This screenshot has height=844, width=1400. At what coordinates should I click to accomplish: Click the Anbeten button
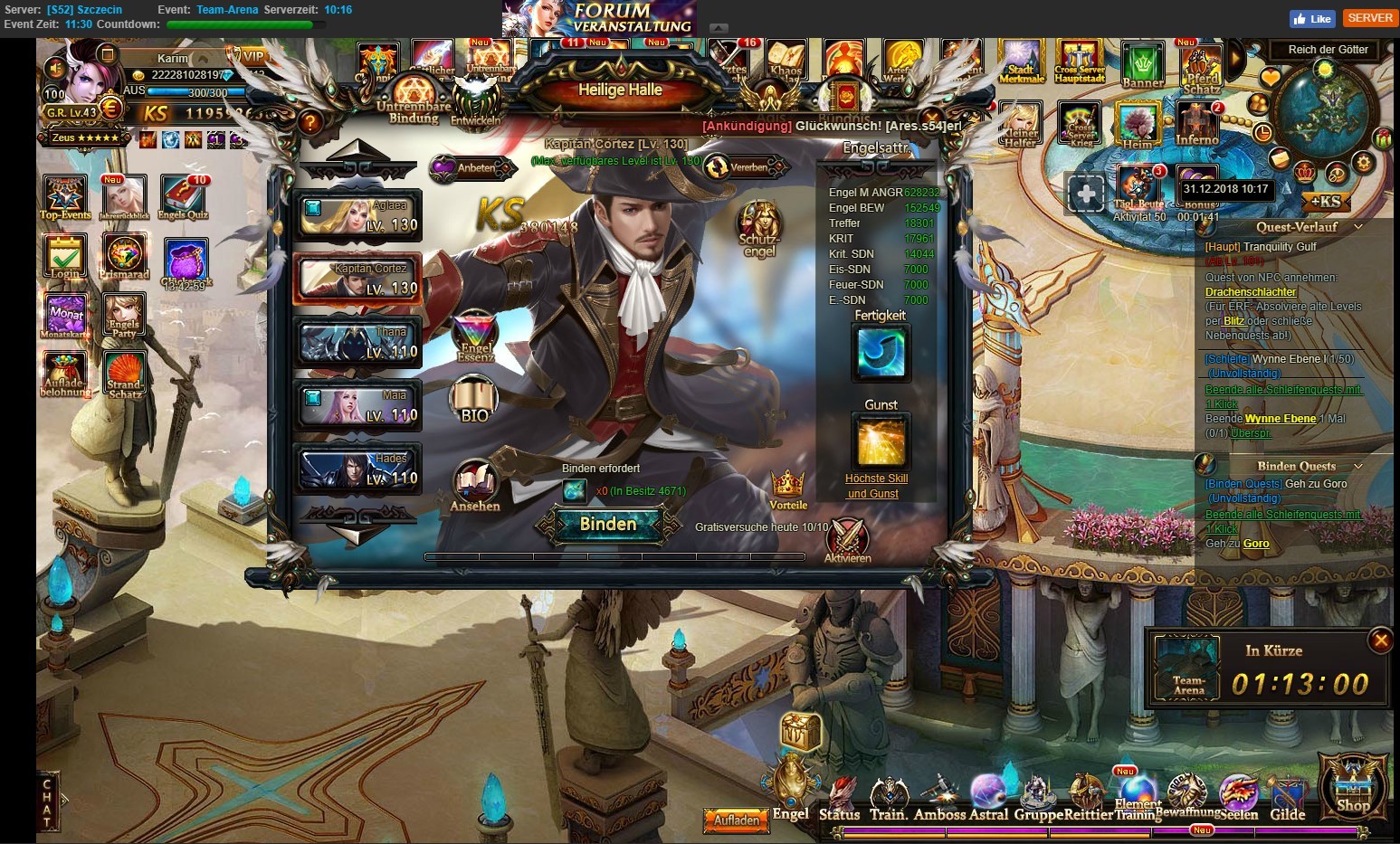click(468, 167)
